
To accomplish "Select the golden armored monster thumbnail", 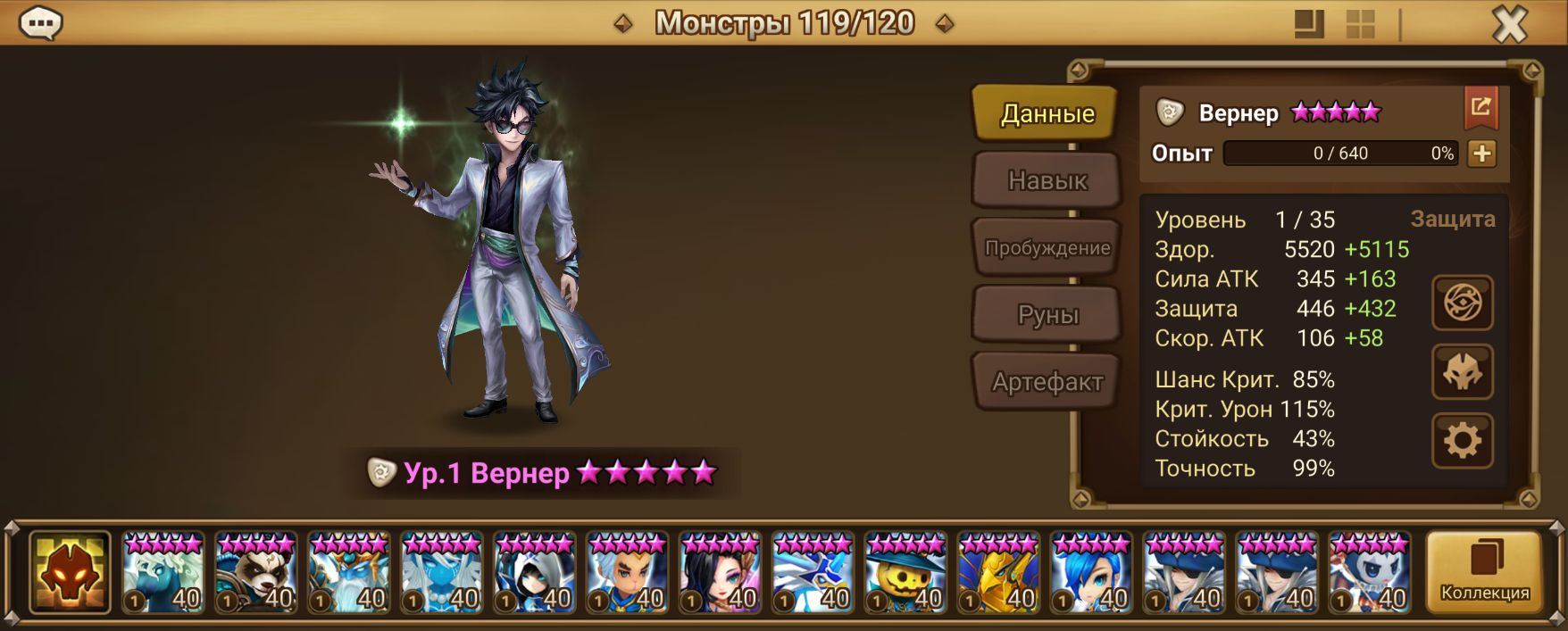I will [999, 573].
